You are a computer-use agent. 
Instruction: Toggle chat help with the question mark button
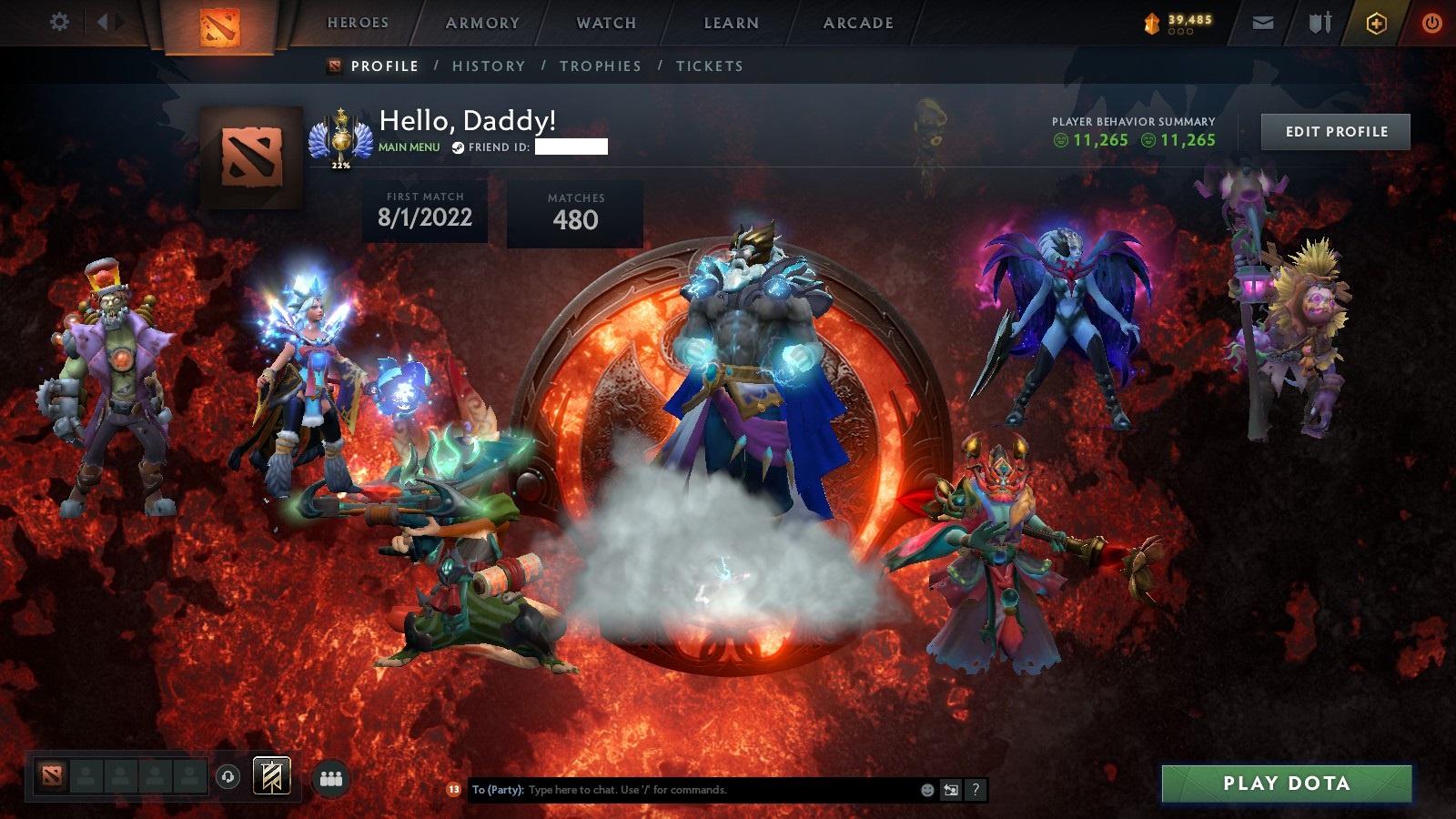pos(976,790)
